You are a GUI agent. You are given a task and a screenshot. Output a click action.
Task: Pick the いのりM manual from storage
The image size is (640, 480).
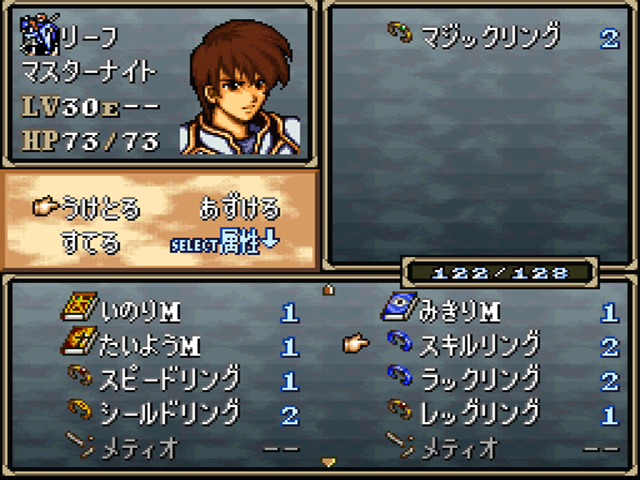[140, 313]
